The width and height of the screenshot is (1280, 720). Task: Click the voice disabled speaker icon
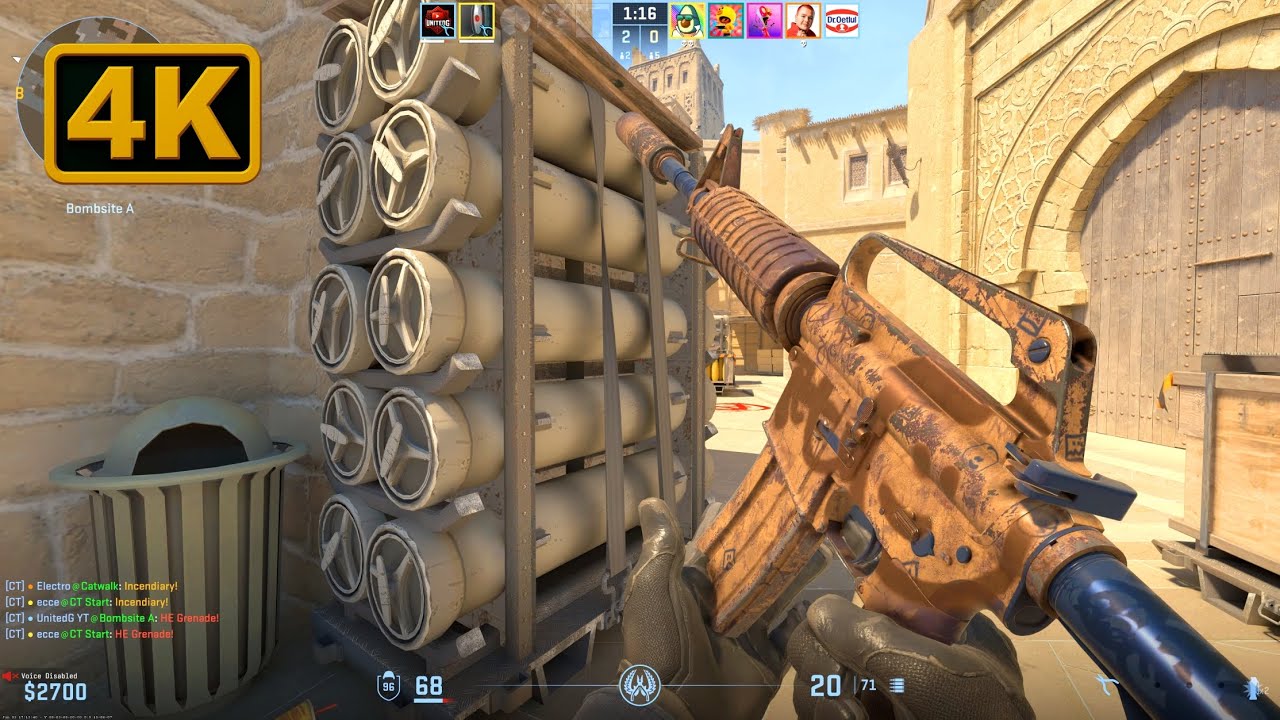(x=11, y=677)
